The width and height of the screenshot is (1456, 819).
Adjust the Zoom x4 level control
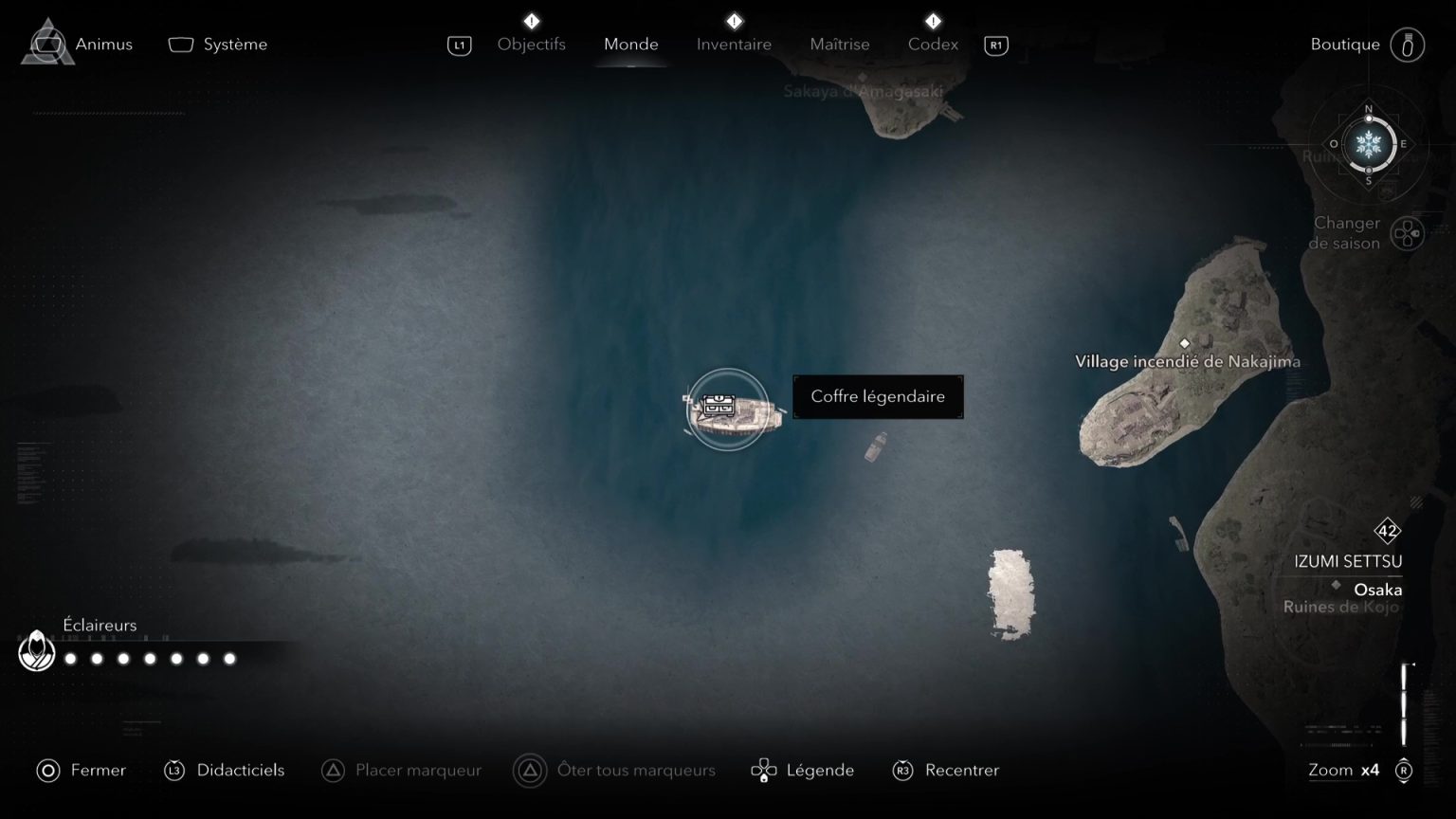click(x=1343, y=770)
